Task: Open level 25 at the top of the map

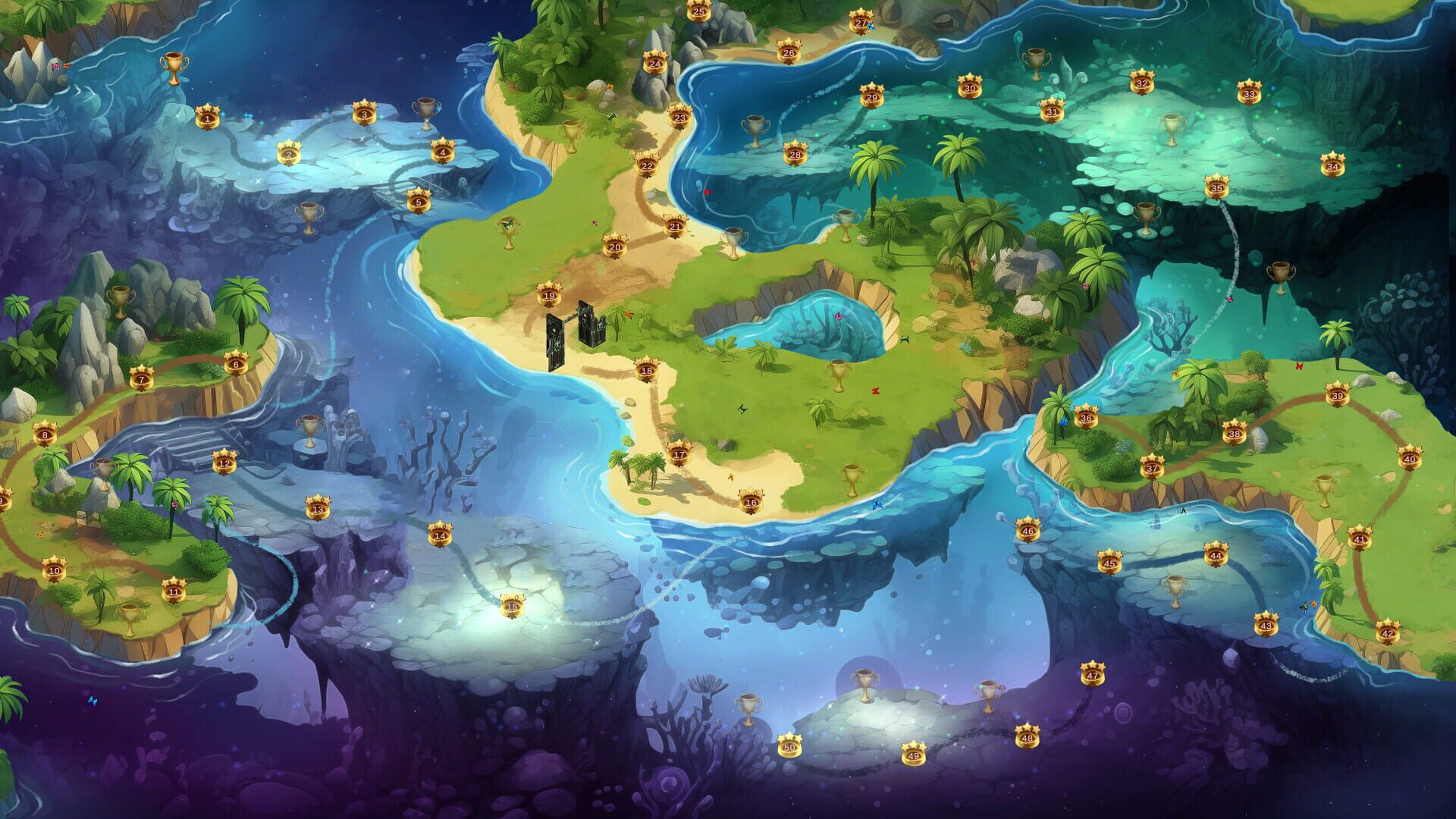Action: [x=698, y=11]
